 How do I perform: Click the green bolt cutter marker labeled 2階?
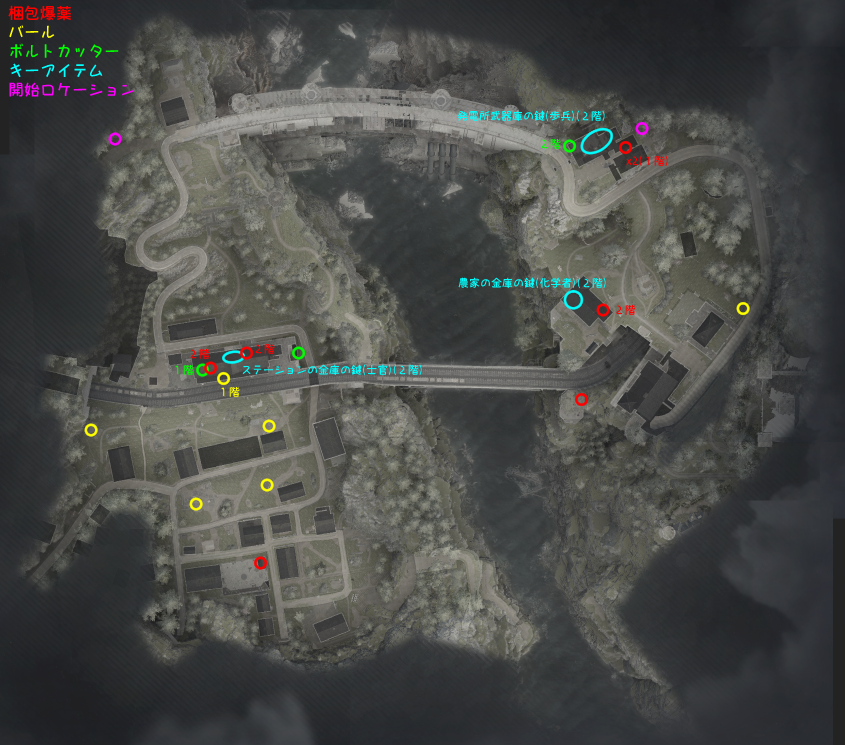(x=569, y=146)
